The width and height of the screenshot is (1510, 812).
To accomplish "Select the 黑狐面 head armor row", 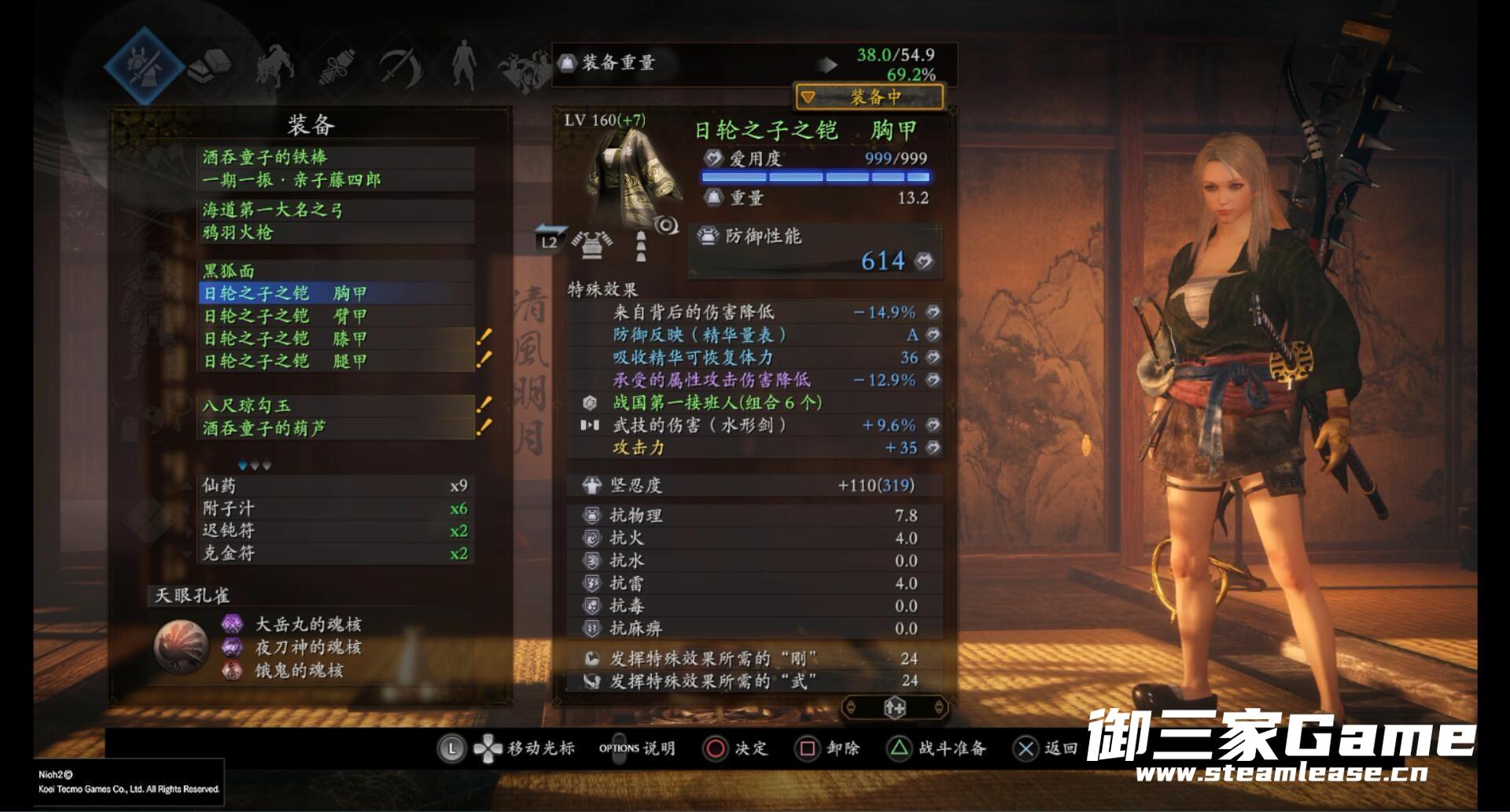I will click(337, 271).
